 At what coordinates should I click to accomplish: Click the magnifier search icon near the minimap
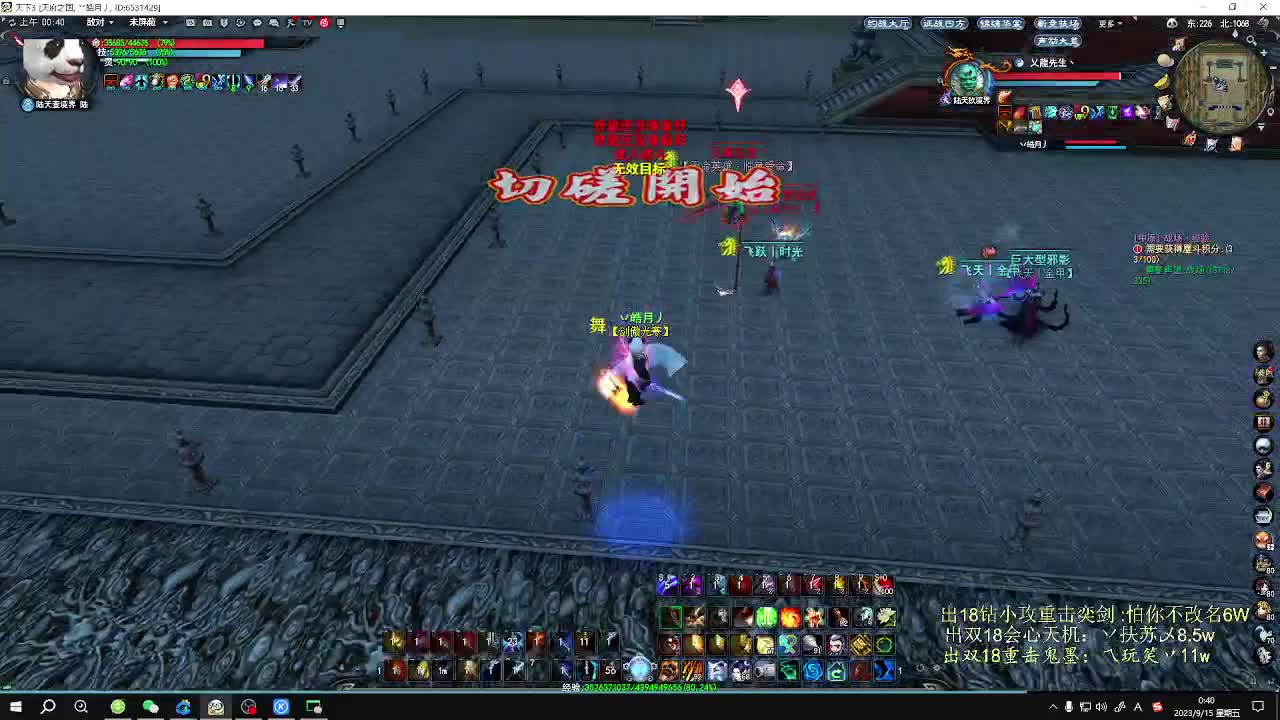(x=1251, y=40)
